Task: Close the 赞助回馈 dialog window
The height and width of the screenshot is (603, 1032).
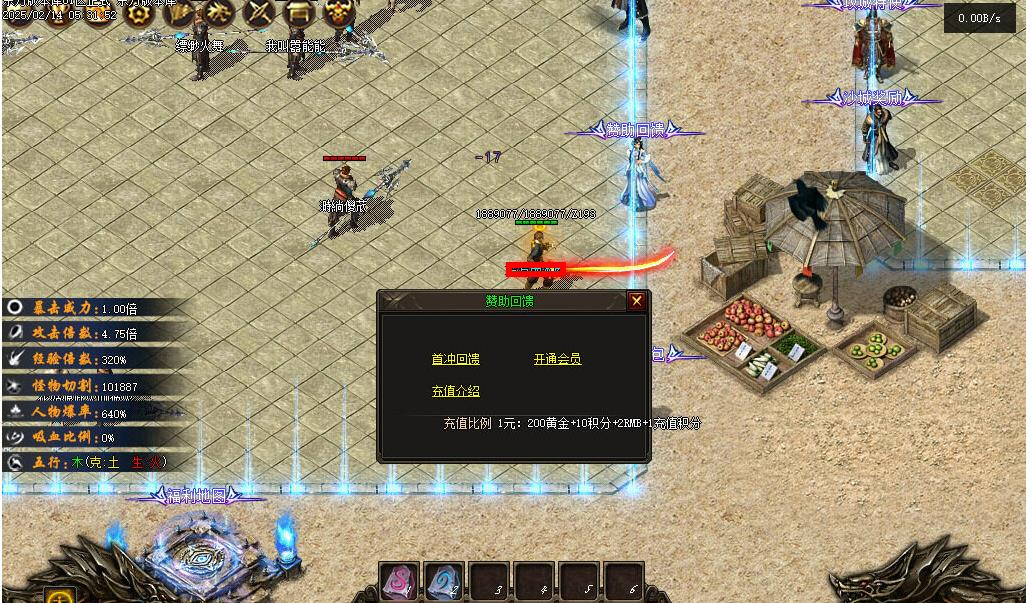Action: coord(636,301)
